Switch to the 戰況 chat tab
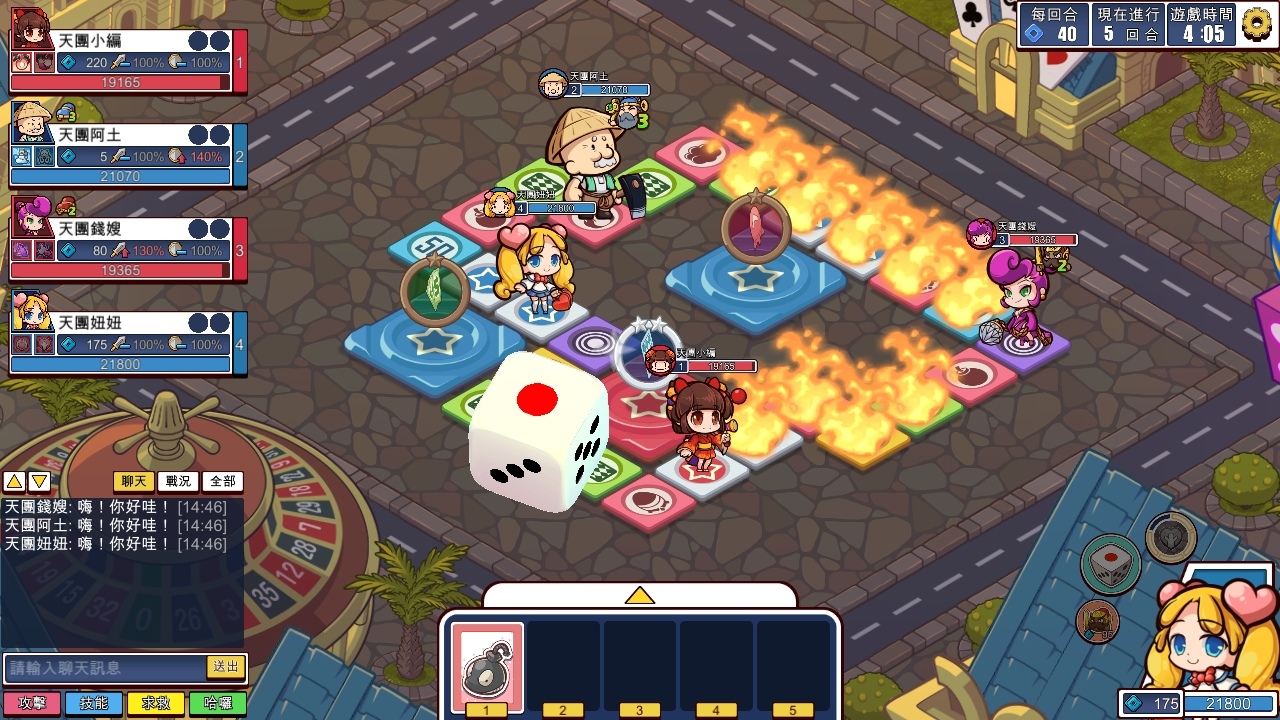The image size is (1280, 720). [178, 481]
